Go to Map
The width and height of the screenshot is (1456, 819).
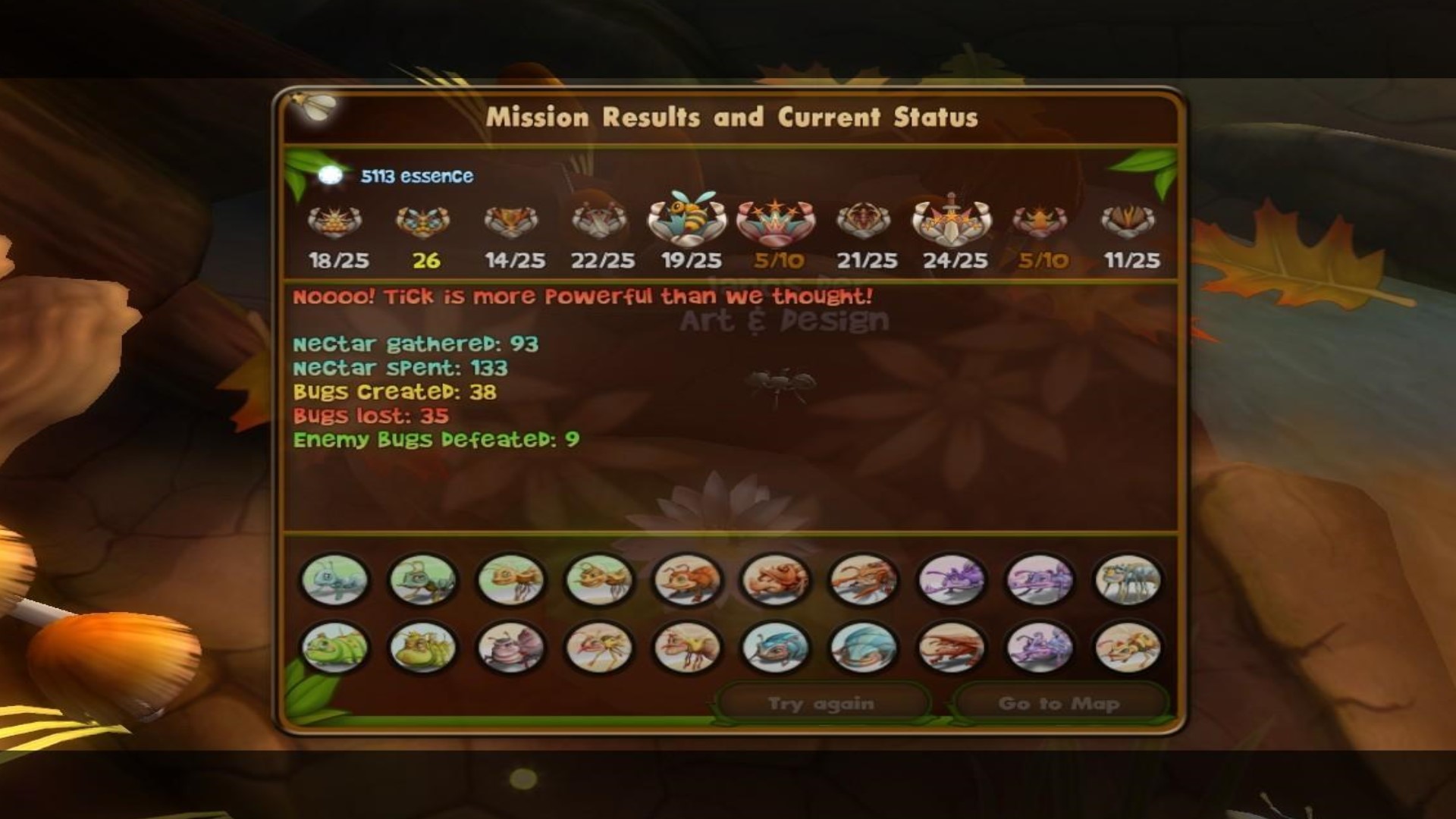coord(1059,703)
